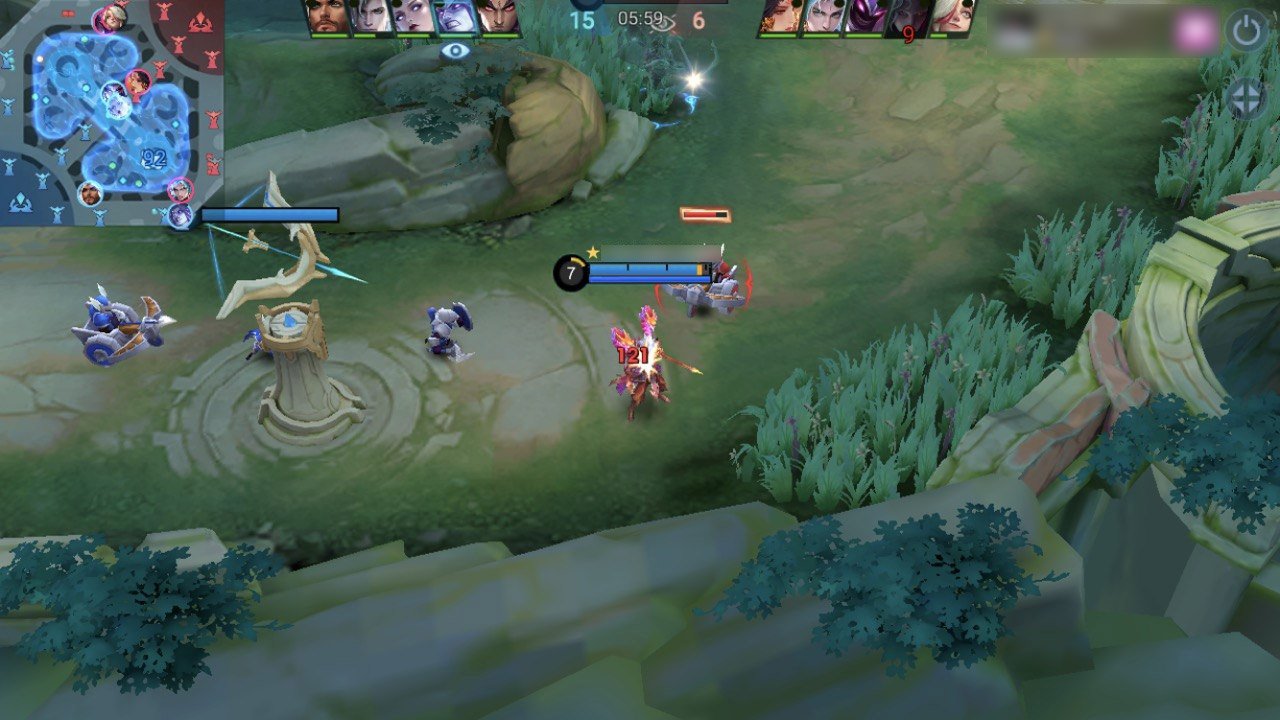Exit spectating with the power button
1280x720 pixels.
[1246, 32]
